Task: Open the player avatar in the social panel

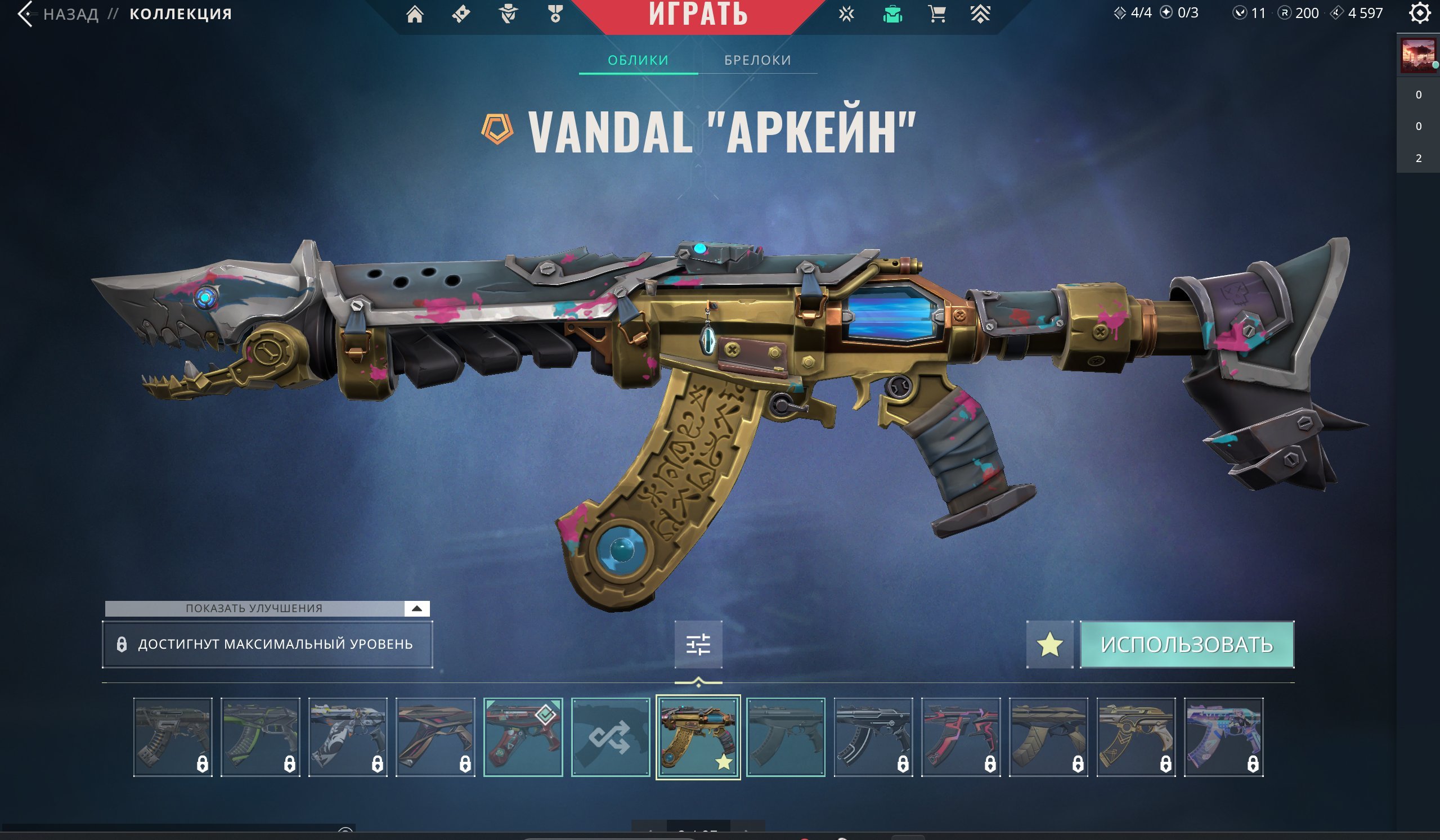Action: coord(1417,56)
